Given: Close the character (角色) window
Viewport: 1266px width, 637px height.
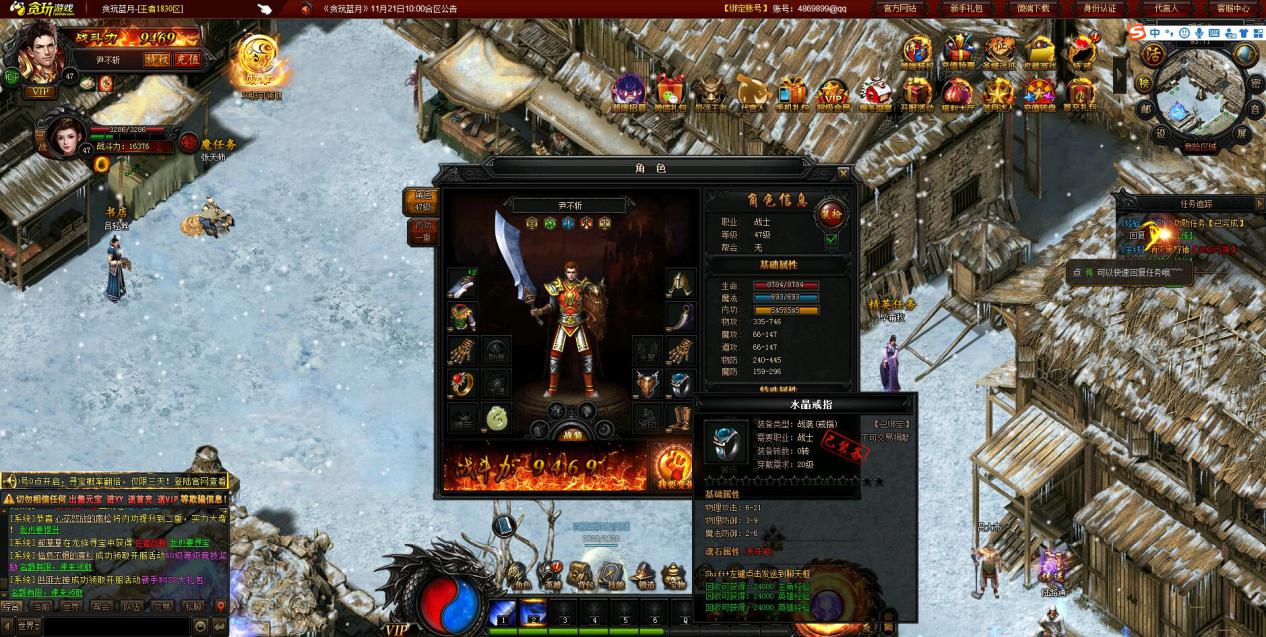Looking at the screenshot, I should [843, 171].
